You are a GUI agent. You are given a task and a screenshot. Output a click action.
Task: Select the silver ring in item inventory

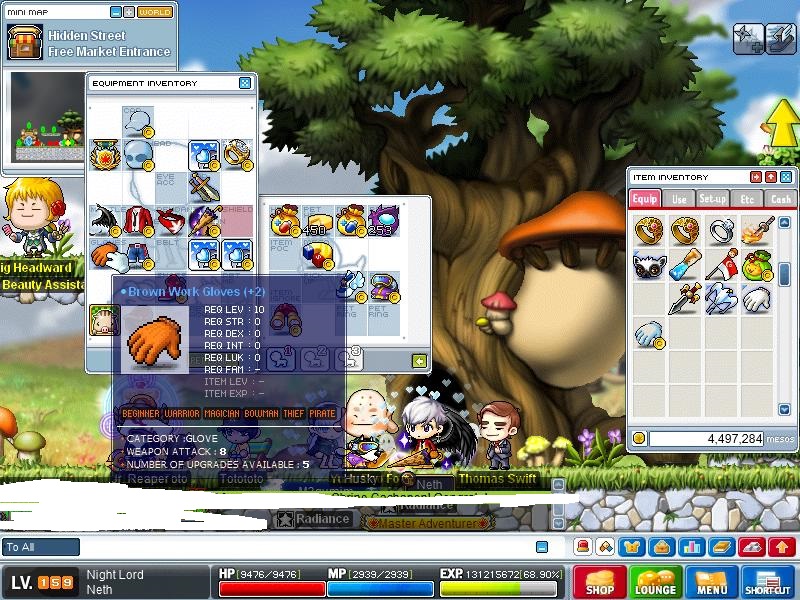719,231
